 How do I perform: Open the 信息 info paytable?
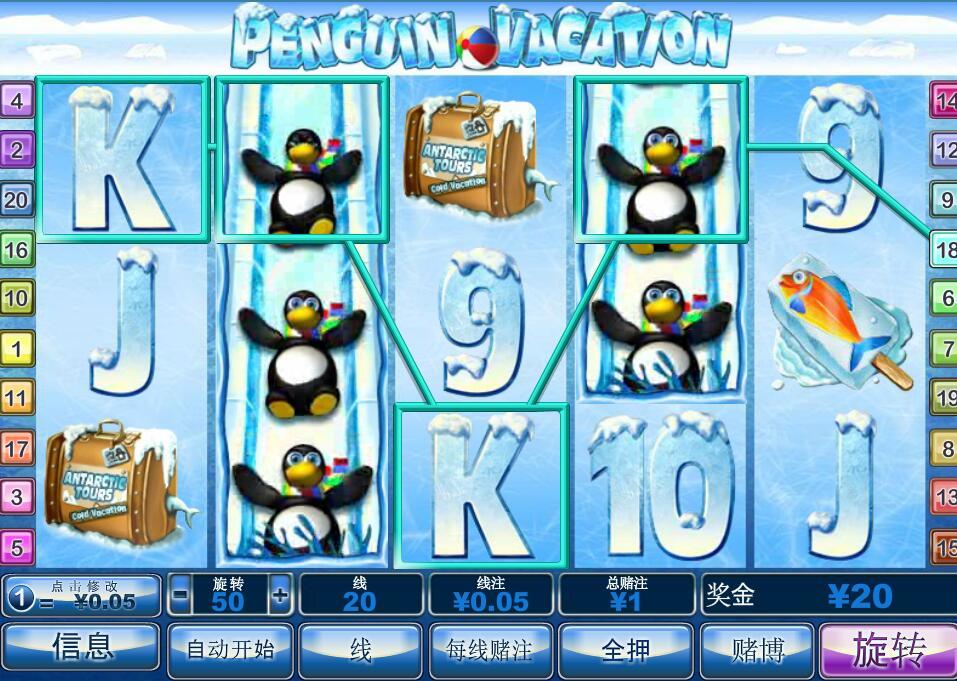[x=81, y=650]
